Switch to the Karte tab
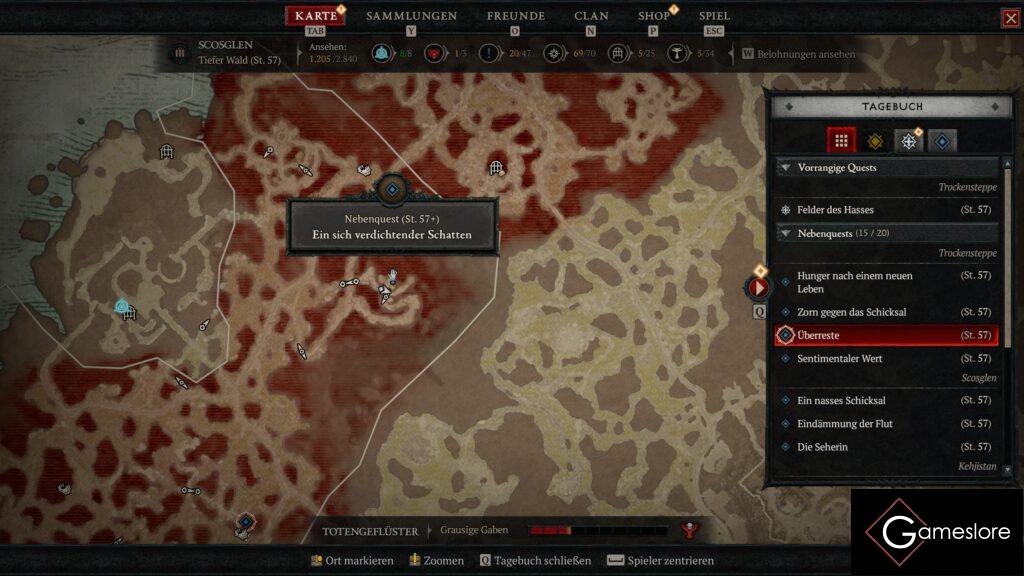 [x=316, y=16]
